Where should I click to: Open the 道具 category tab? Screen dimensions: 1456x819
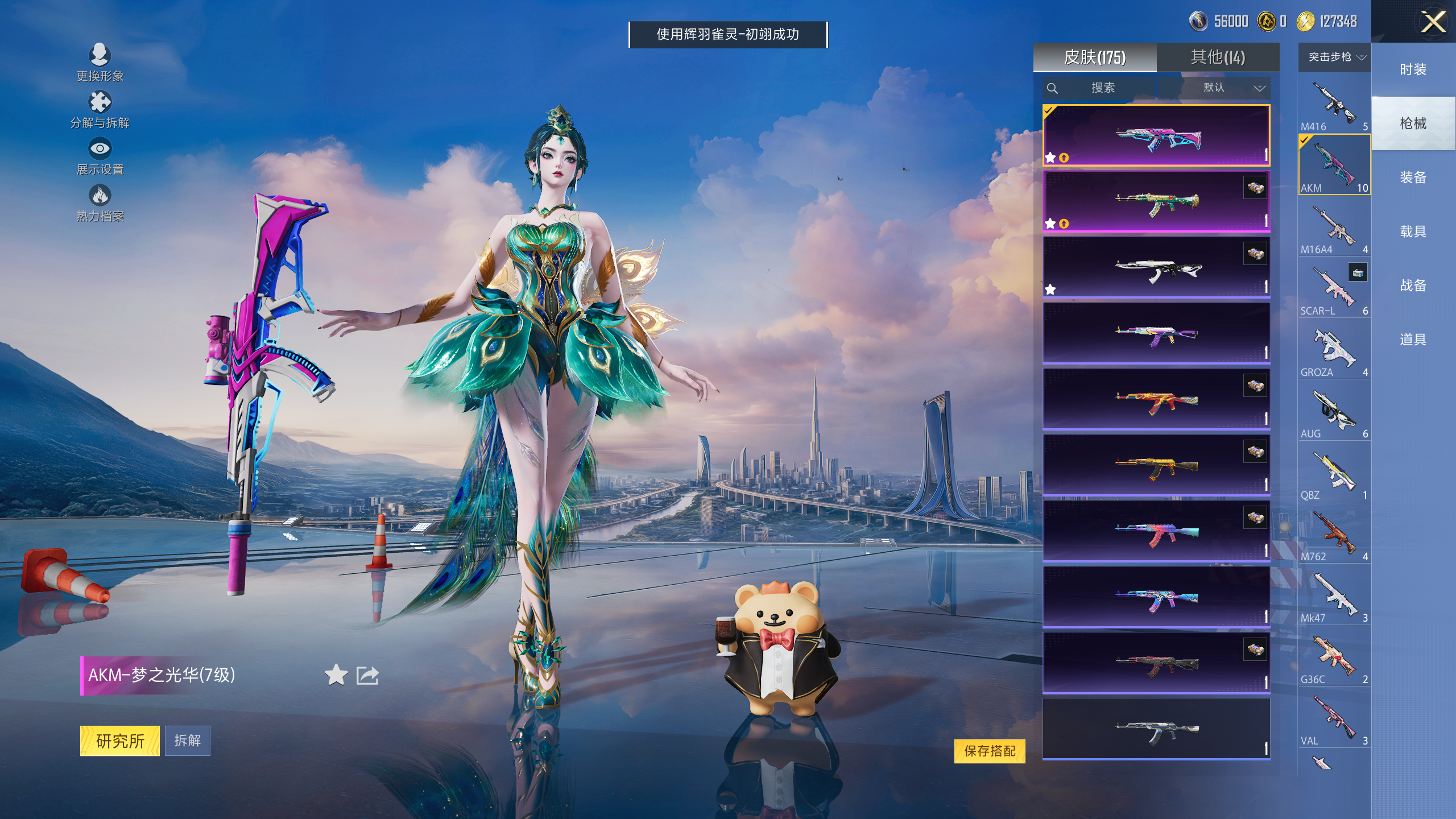1413,340
